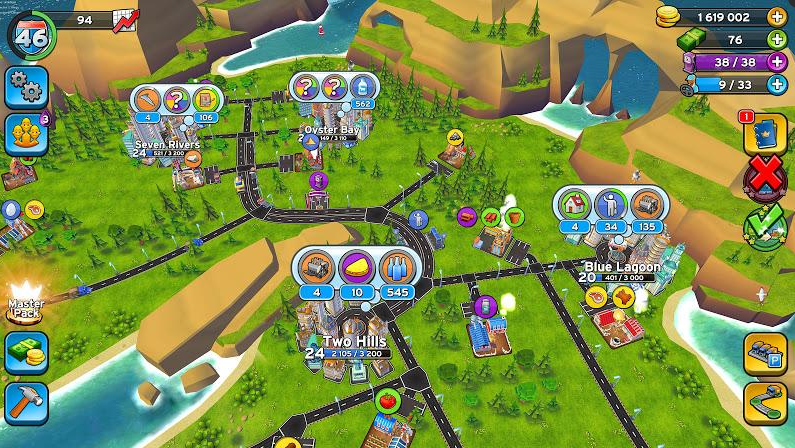Viewport: 795px width, 448px height.
Task: Click the green checkmark button
Action: click(x=766, y=227)
